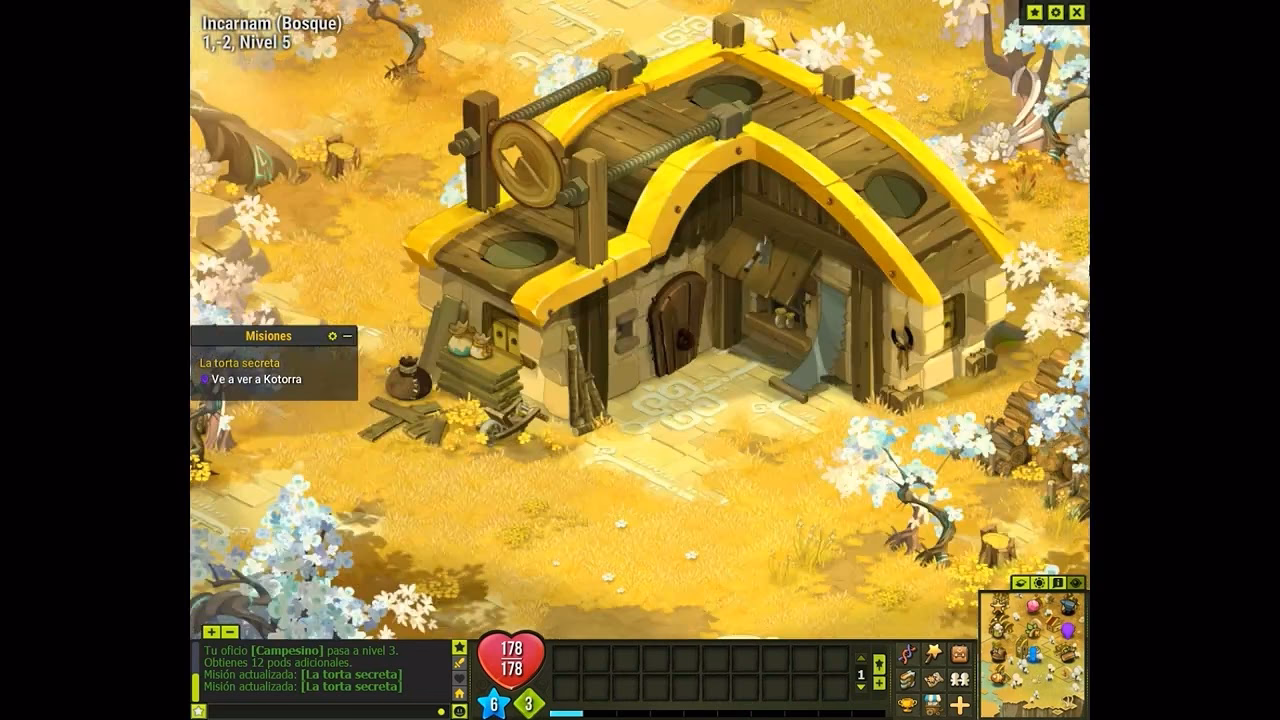The width and height of the screenshot is (1280, 720).
Task: Open the achievements trophy menu
Action: tap(907, 706)
